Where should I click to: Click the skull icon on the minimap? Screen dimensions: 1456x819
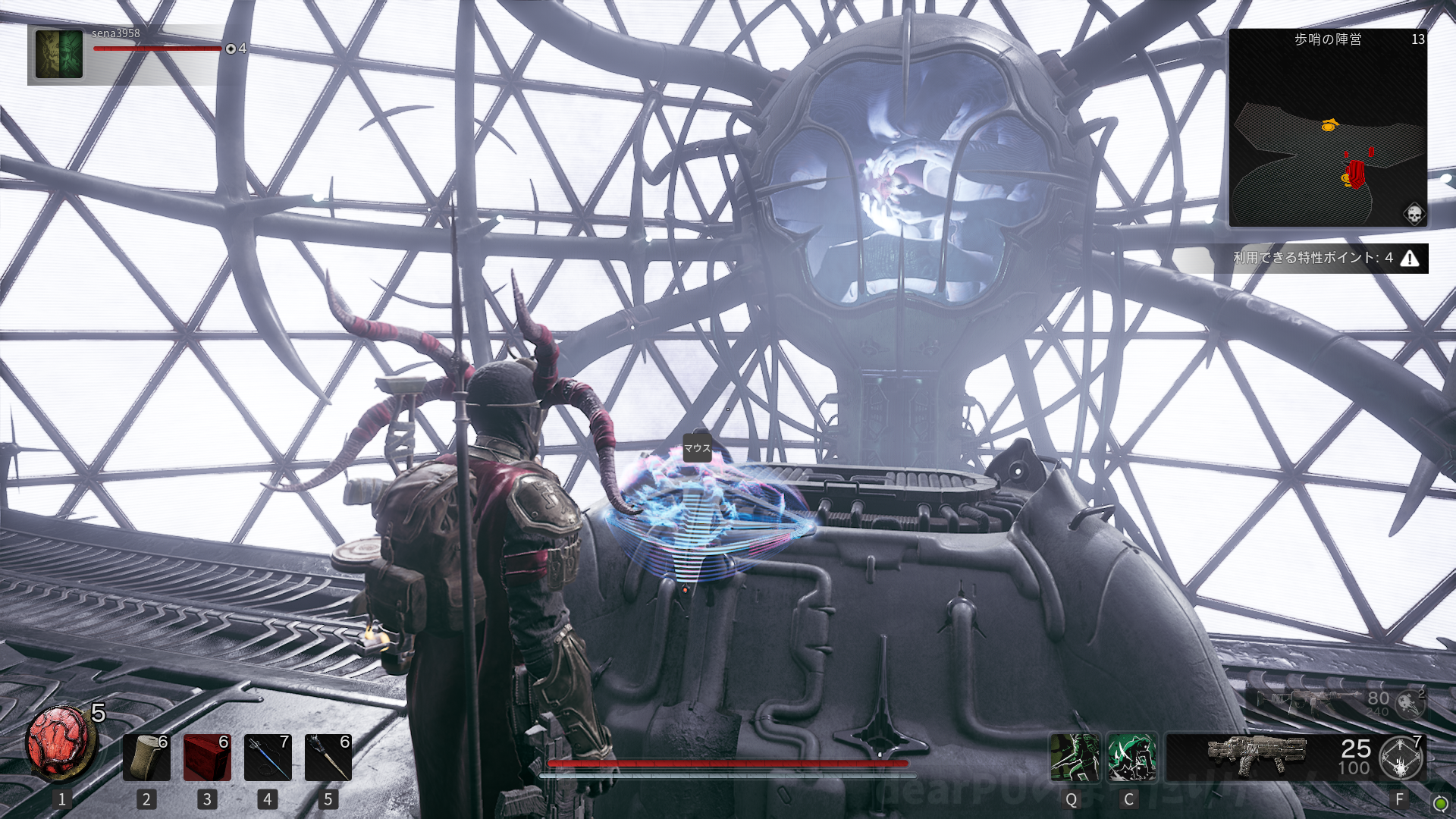(x=1414, y=214)
